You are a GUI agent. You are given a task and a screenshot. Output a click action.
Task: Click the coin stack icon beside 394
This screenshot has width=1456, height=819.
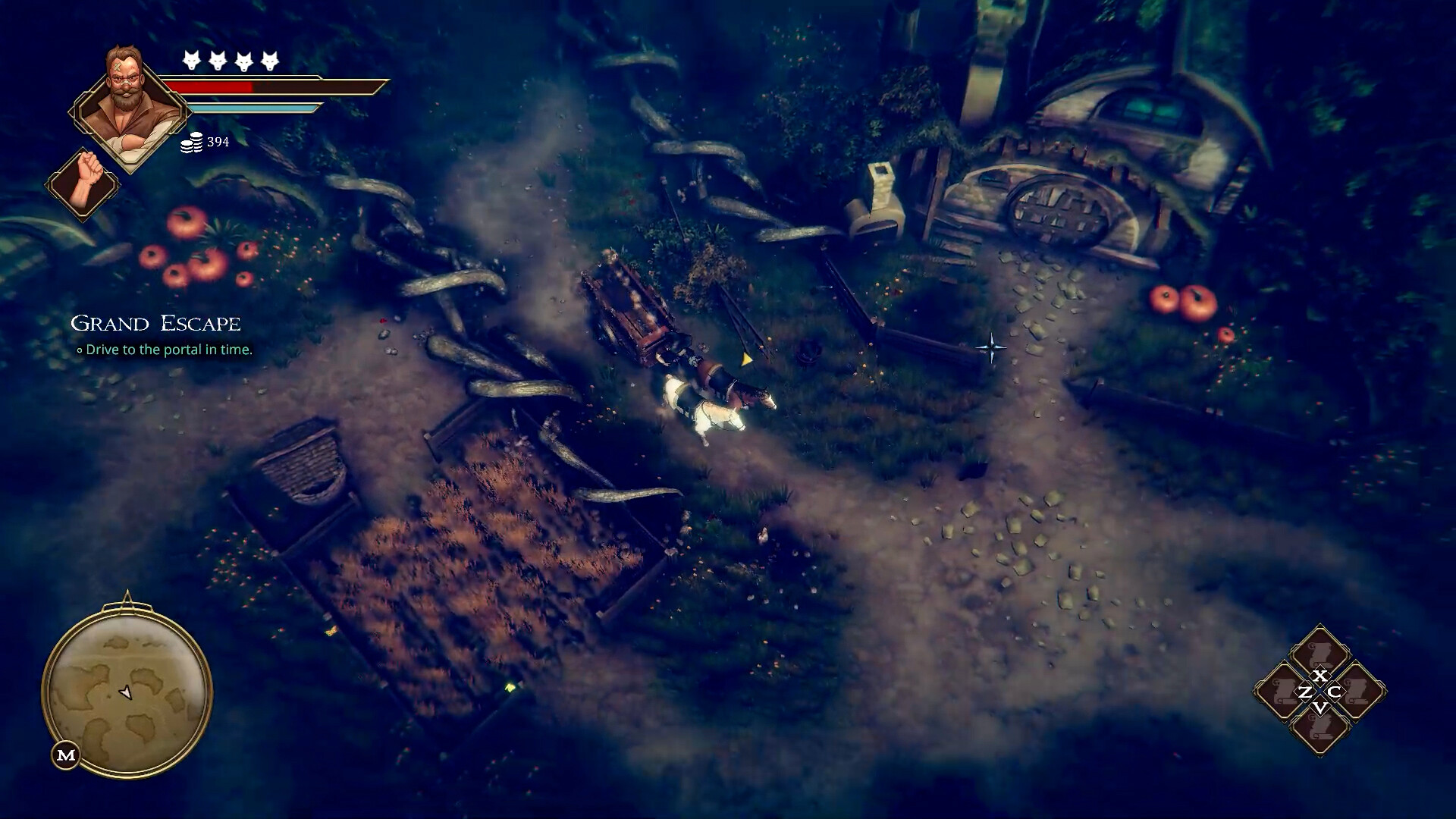192,143
